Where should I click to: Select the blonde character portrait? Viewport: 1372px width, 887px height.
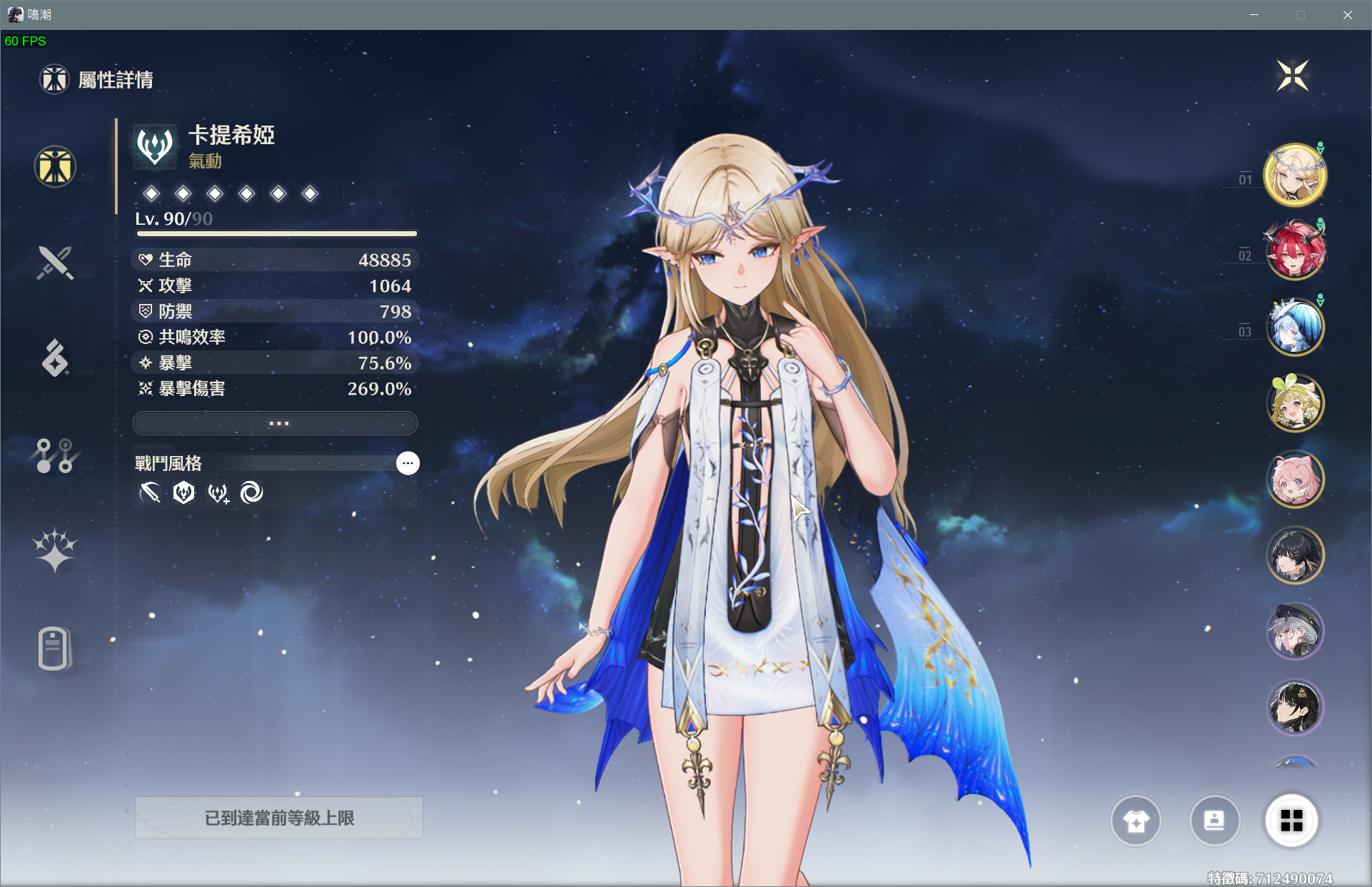coord(1294,175)
